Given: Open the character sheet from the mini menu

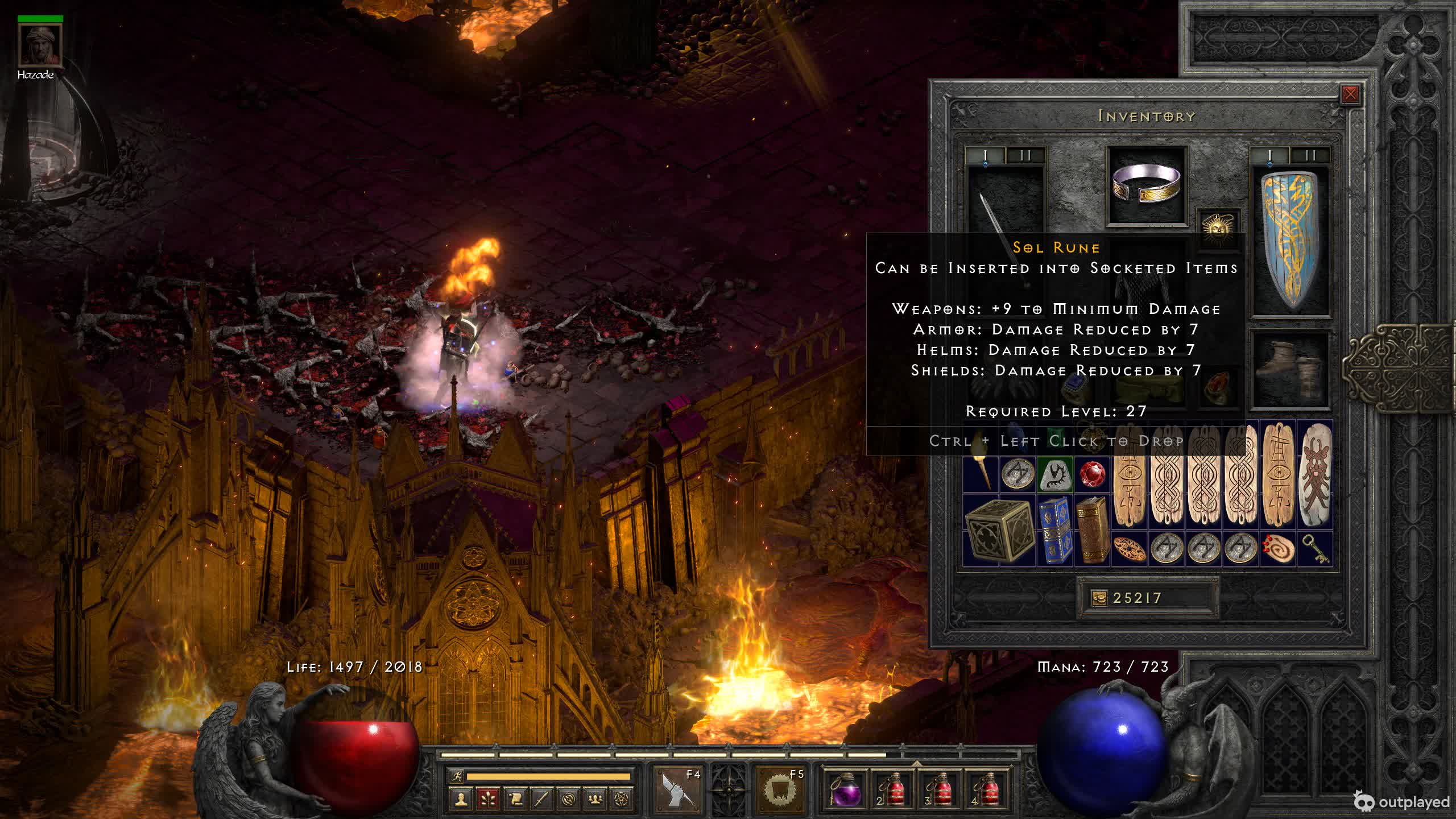Looking at the screenshot, I should pos(461,799).
